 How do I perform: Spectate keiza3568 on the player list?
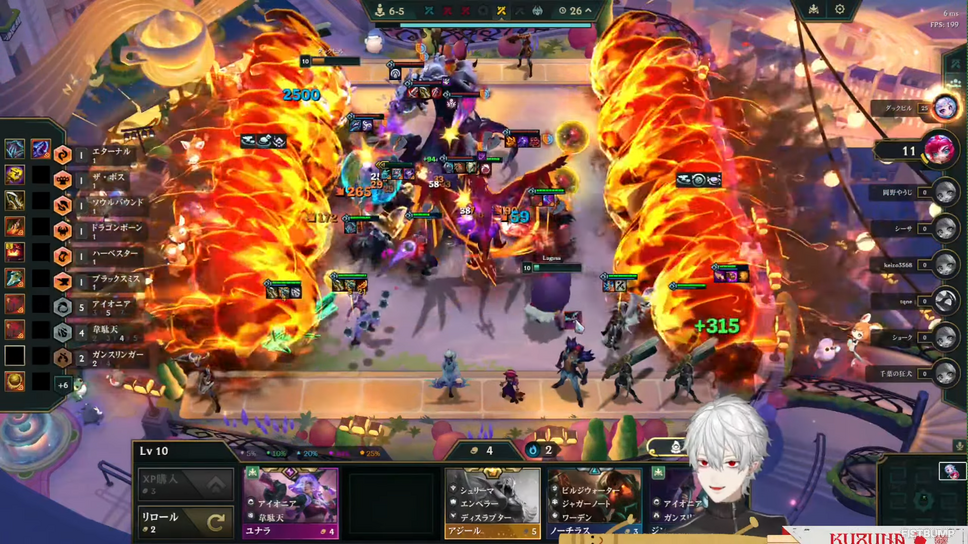[x=944, y=265]
